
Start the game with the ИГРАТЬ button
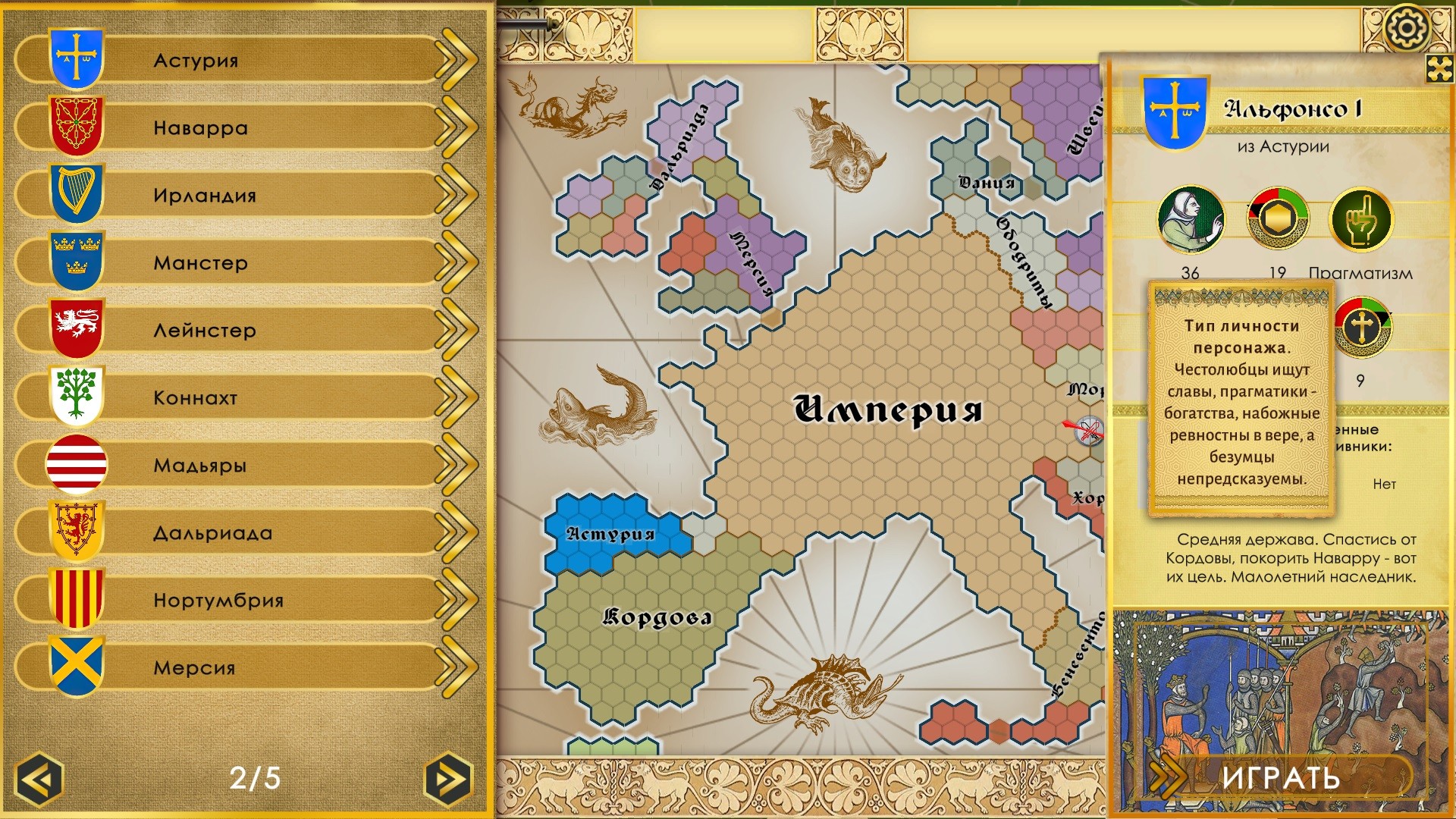1280,778
